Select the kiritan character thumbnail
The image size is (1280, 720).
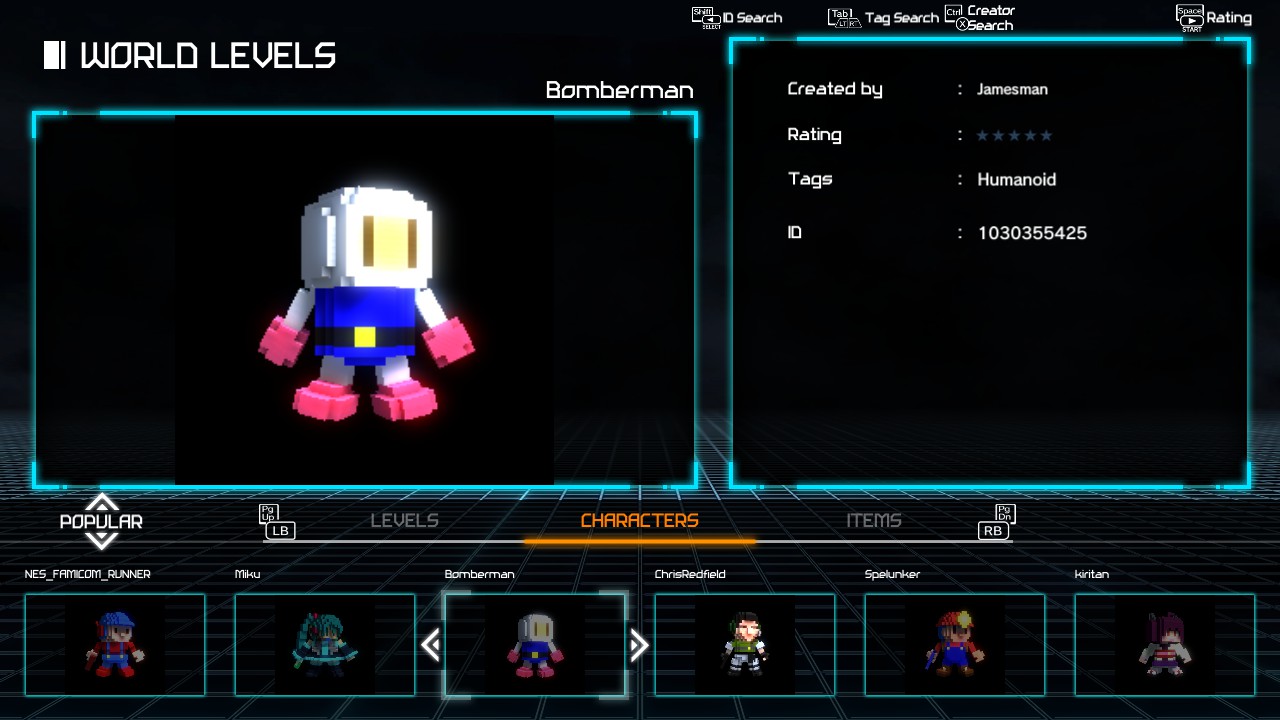(x=1165, y=645)
